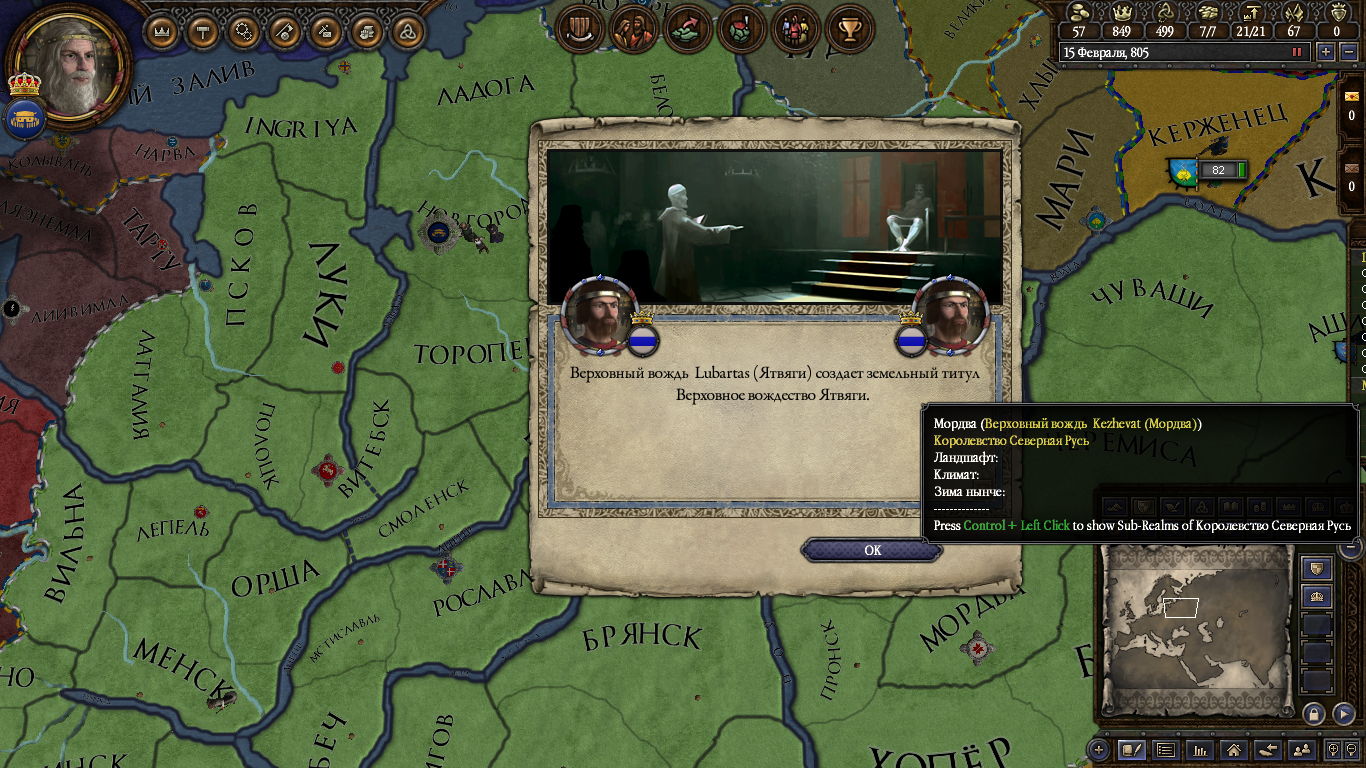Screen dimensions: 1366x768
Task: Select the shield map mode button
Action: point(1317,569)
